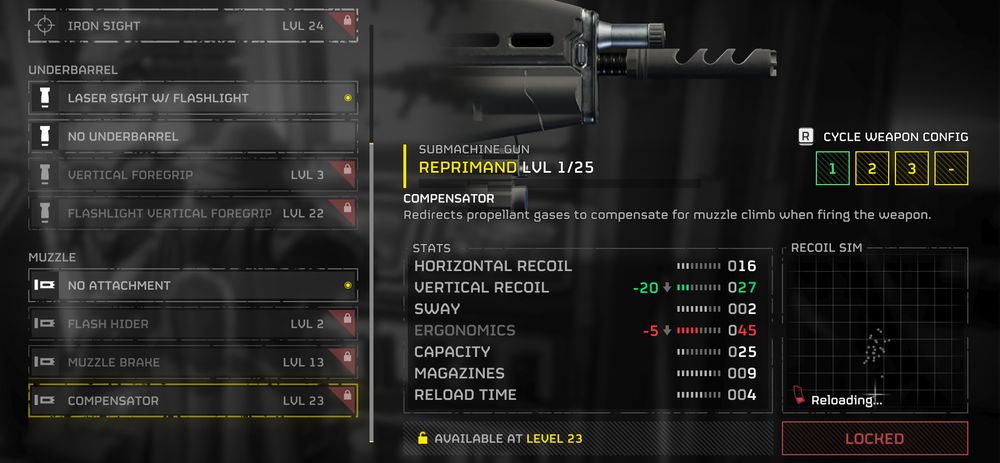
Task: Select the empty dash weapon config slot
Action: (951, 168)
